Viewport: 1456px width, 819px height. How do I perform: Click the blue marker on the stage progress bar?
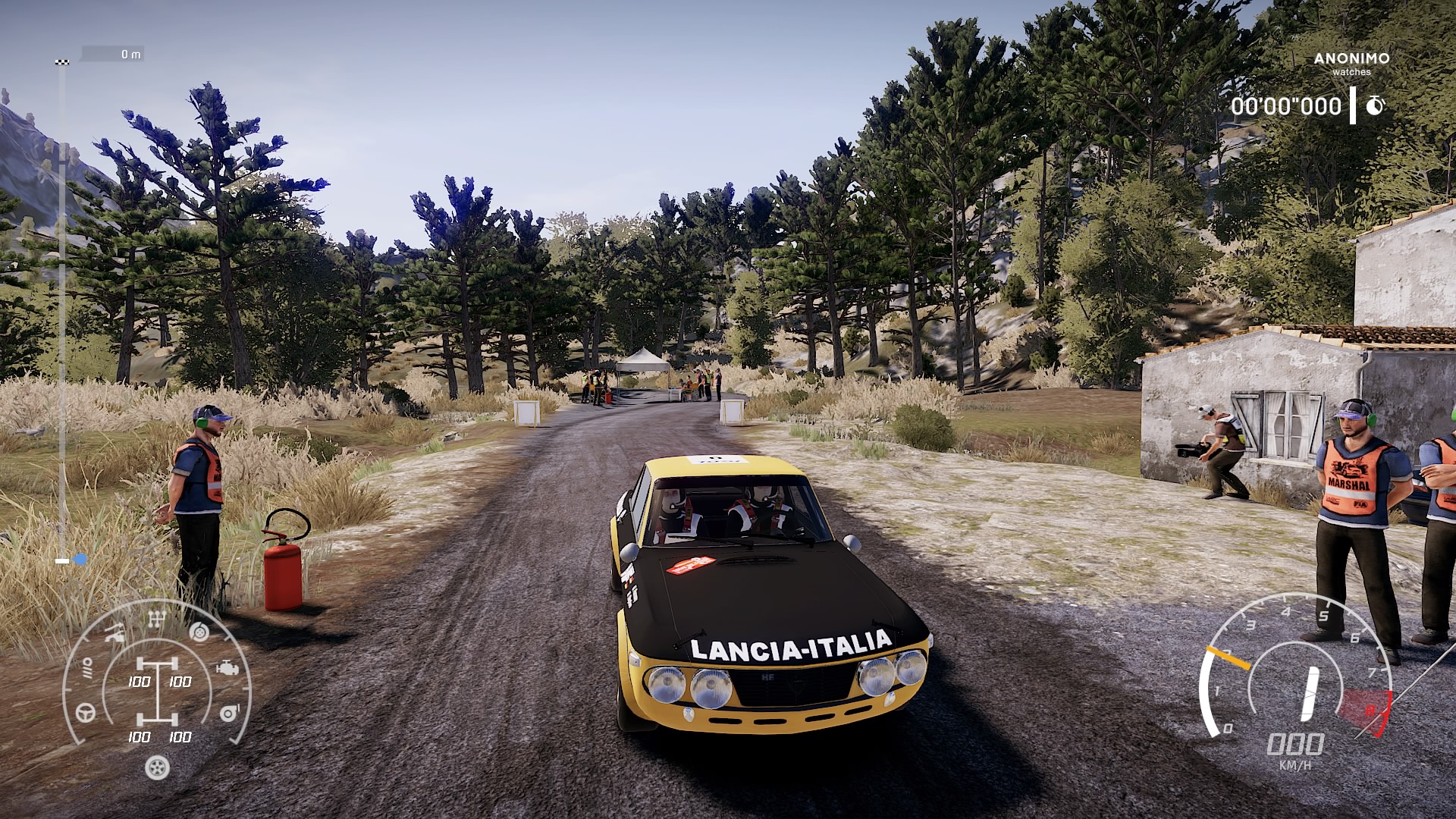coord(79,560)
